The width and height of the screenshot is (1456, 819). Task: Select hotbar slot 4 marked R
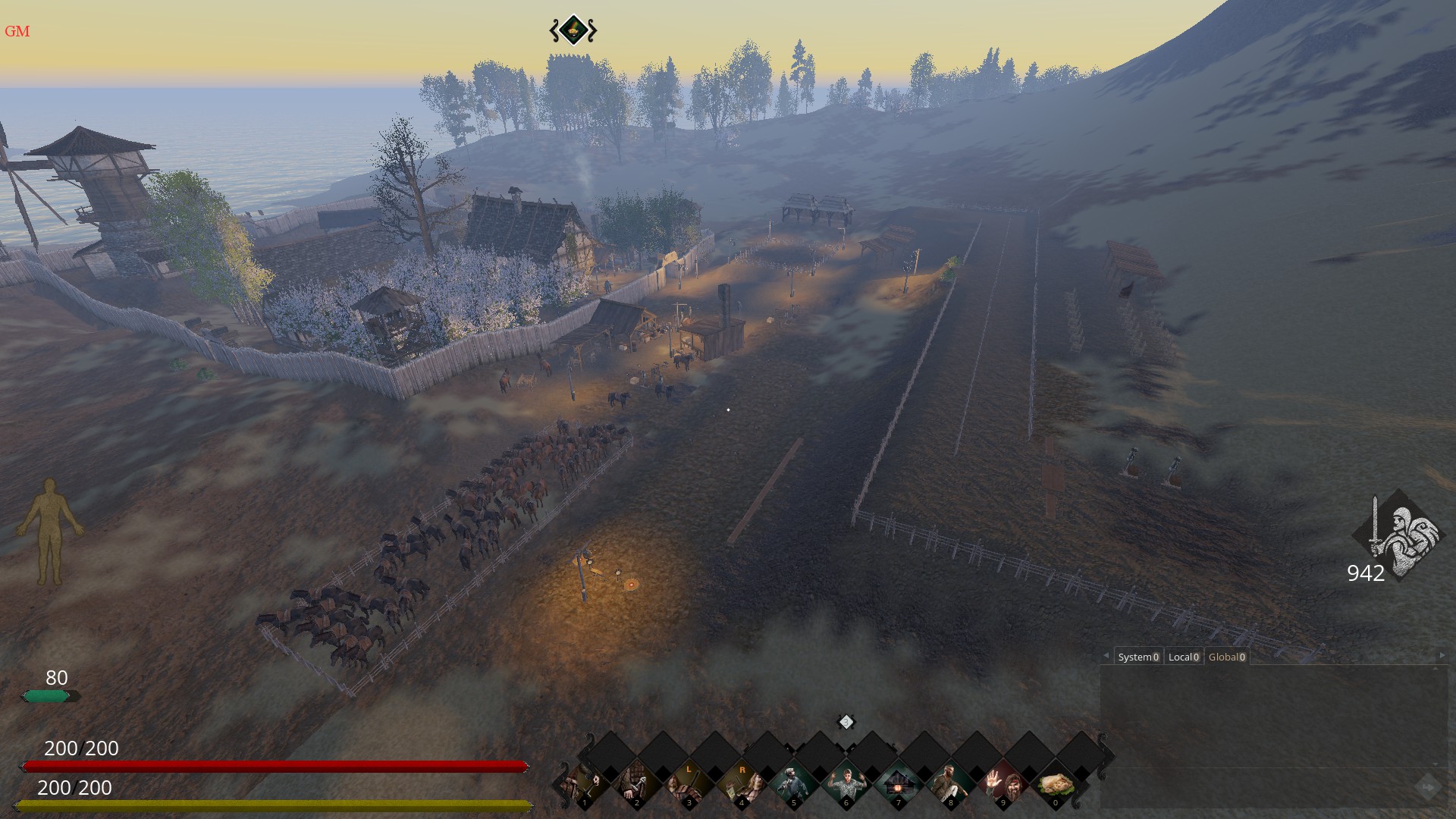742,784
